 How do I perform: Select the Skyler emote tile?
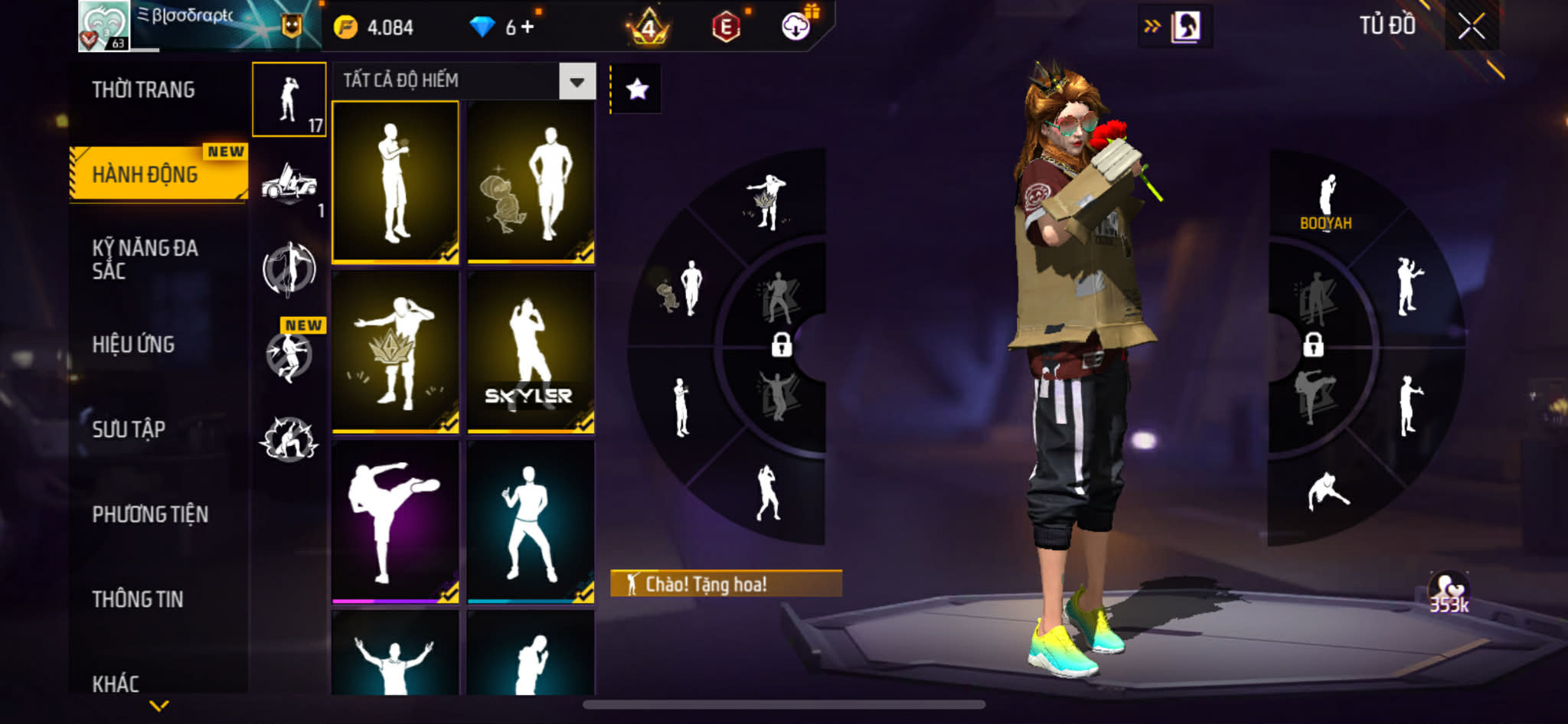(x=531, y=352)
